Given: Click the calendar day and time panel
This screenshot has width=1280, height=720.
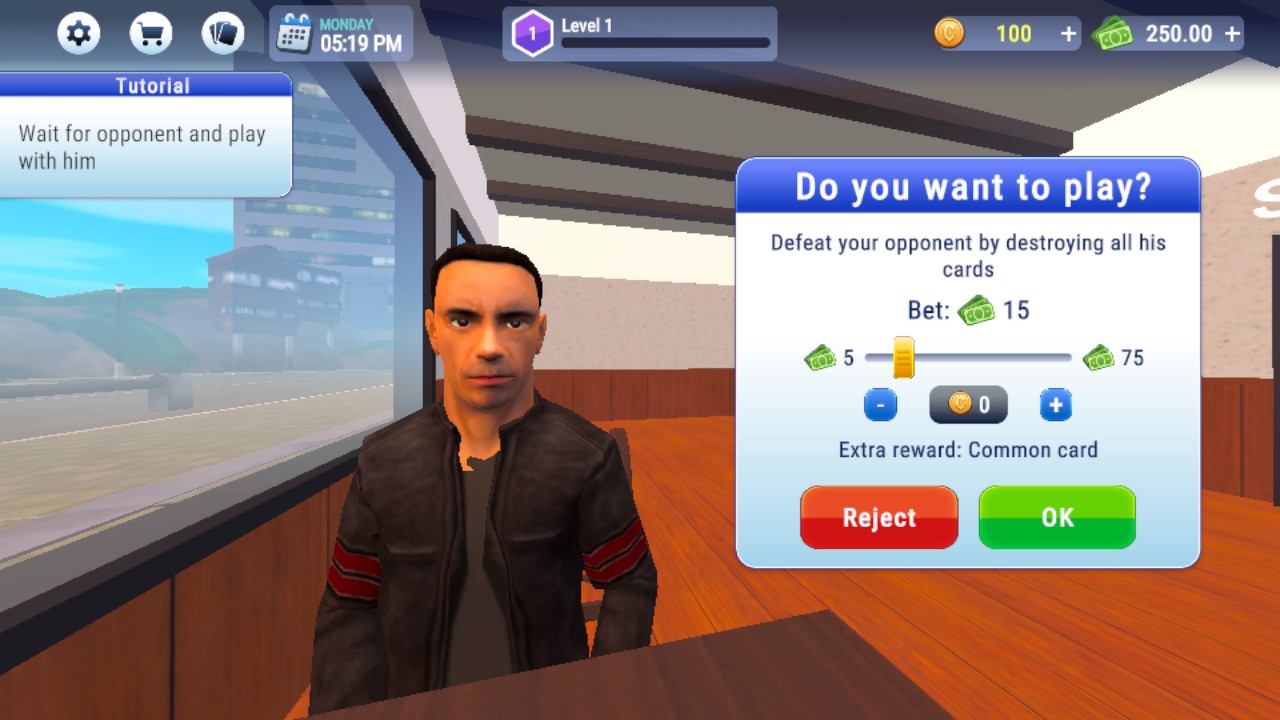Looking at the screenshot, I should pos(341,34).
